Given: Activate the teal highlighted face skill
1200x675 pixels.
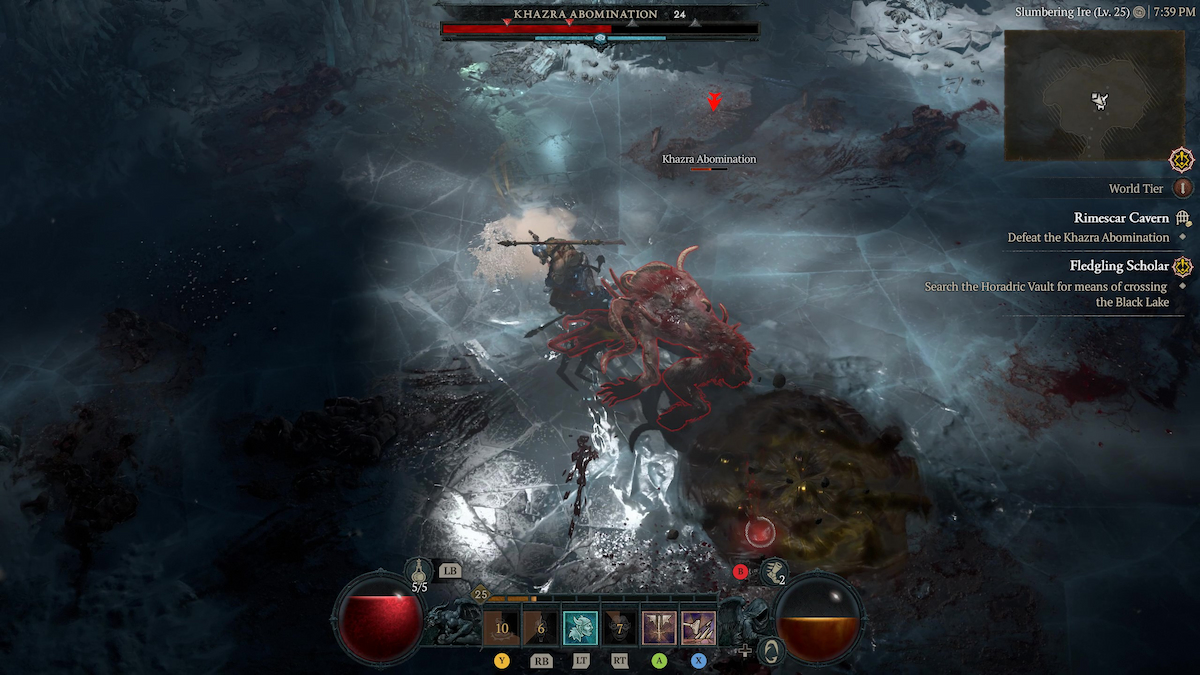Looking at the screenshot, I should (x=580, y=628).
